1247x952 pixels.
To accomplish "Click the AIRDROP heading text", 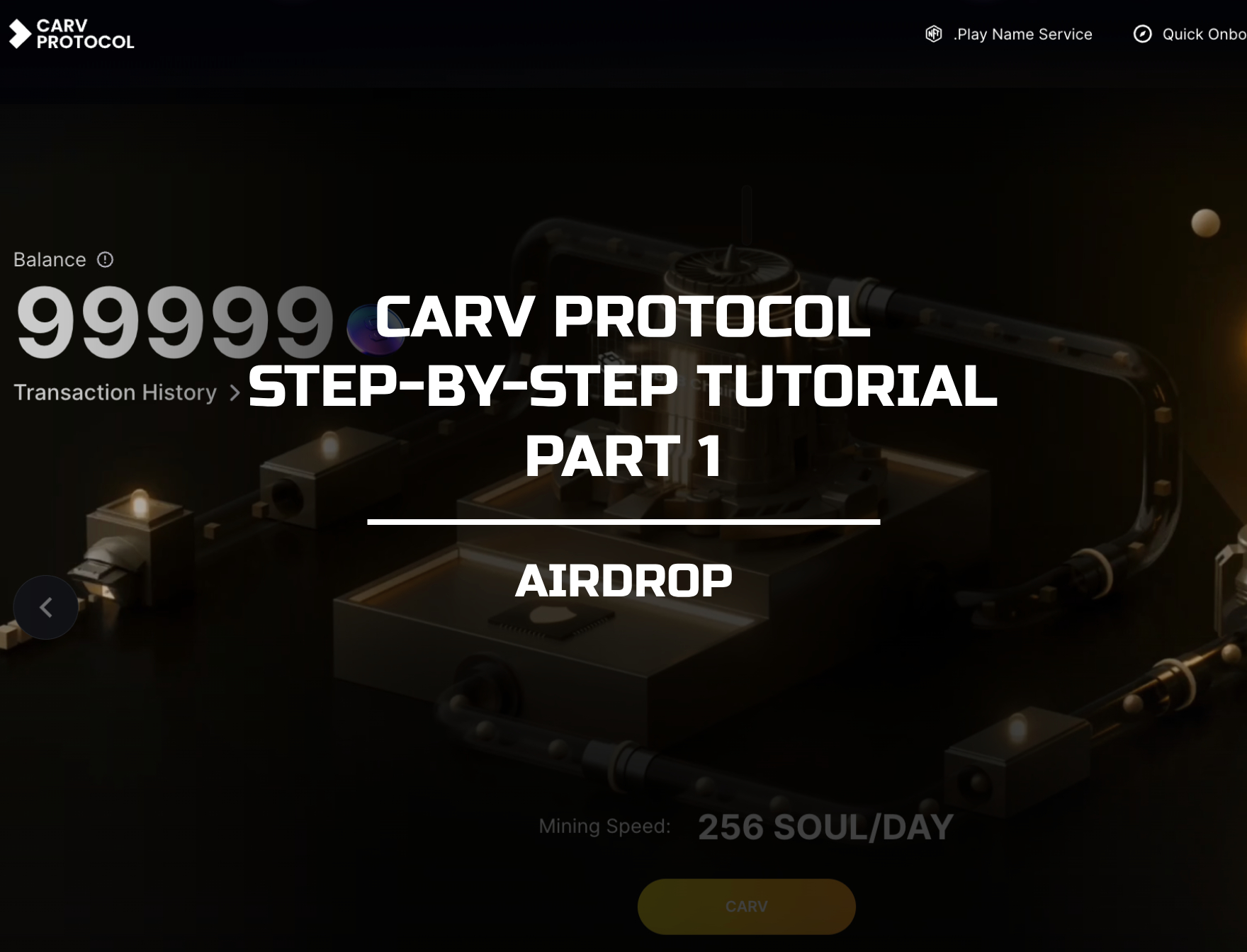I will click(x=626, y=579).
